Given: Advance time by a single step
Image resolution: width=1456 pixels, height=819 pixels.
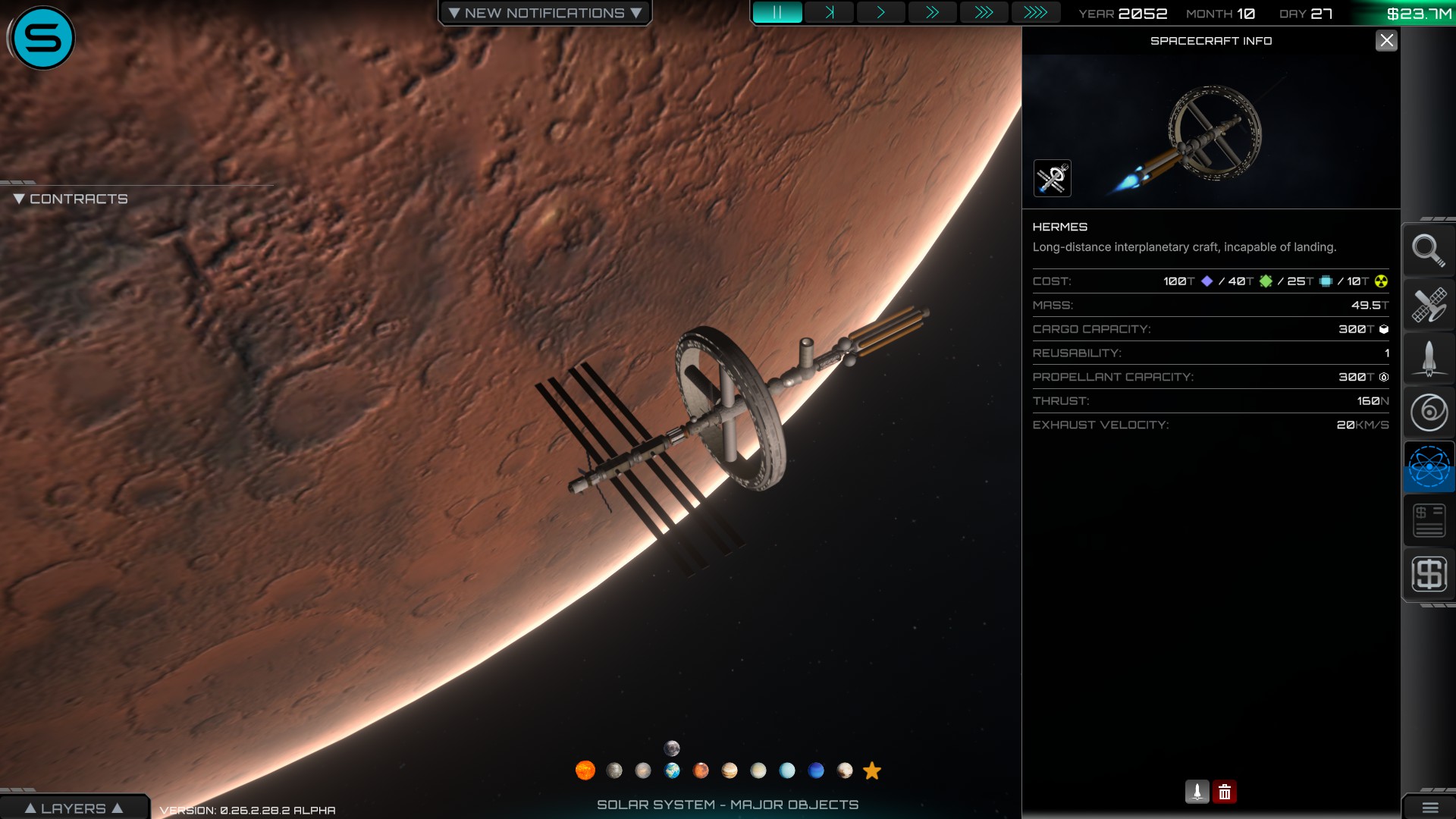Looking at the screenshot, I should pos(830,13).
